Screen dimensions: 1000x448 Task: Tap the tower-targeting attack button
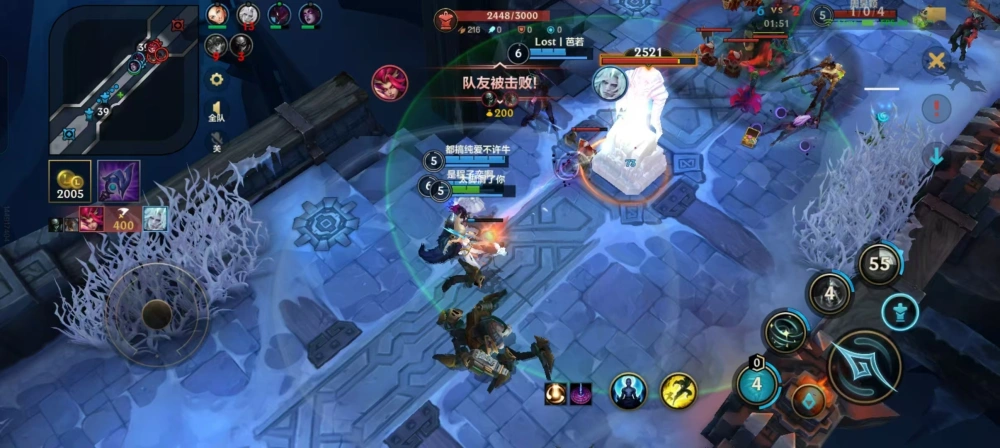900,311
